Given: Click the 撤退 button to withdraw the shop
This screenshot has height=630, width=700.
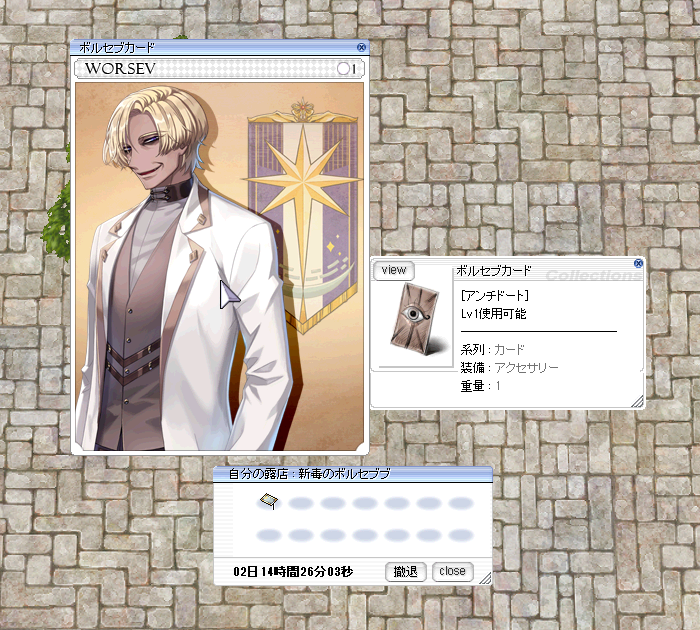Looking at the screenshot, I should (x=406, y=572).
